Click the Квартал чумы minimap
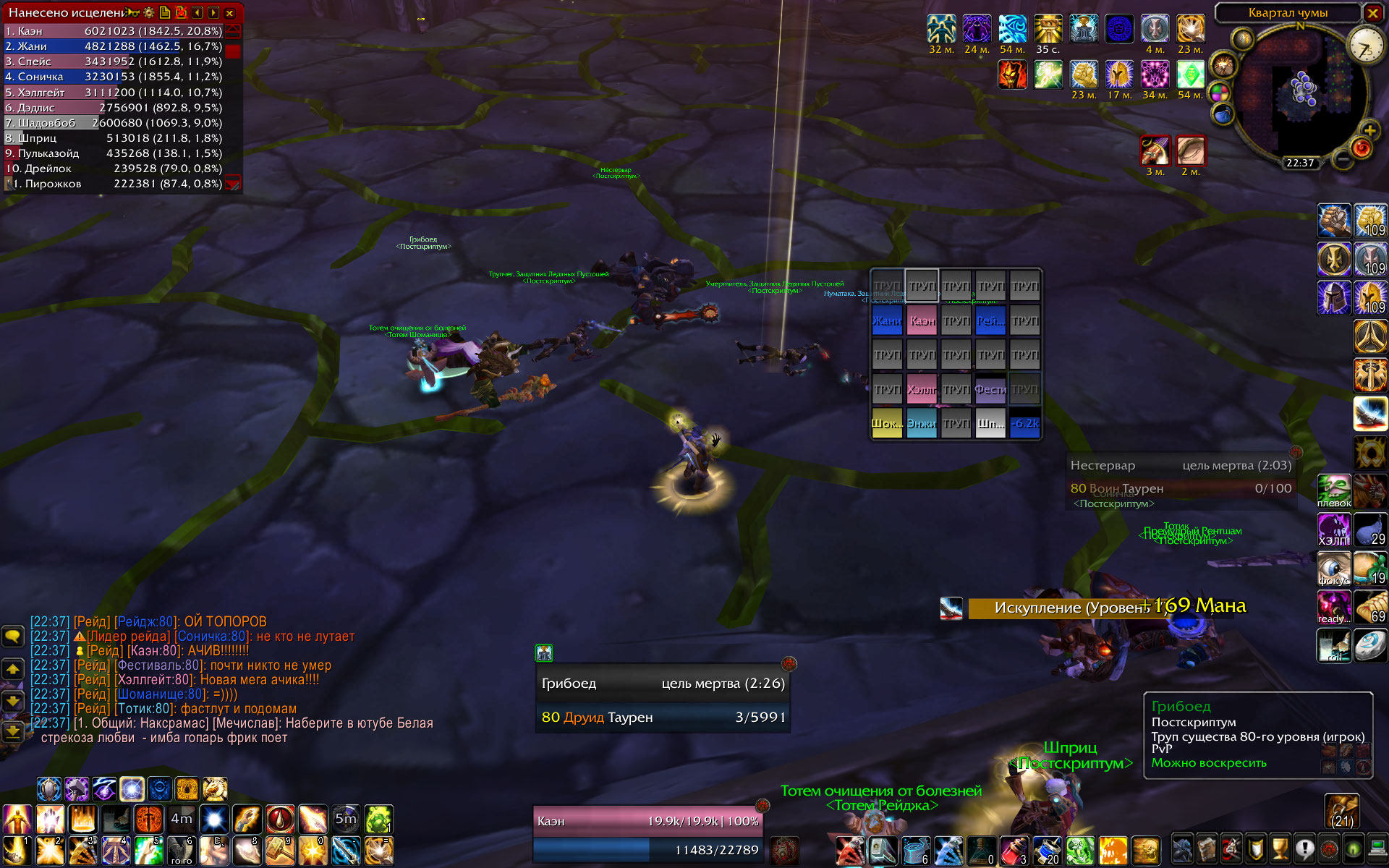Viewport: 1389px width, 868px height. [1301, 90]
